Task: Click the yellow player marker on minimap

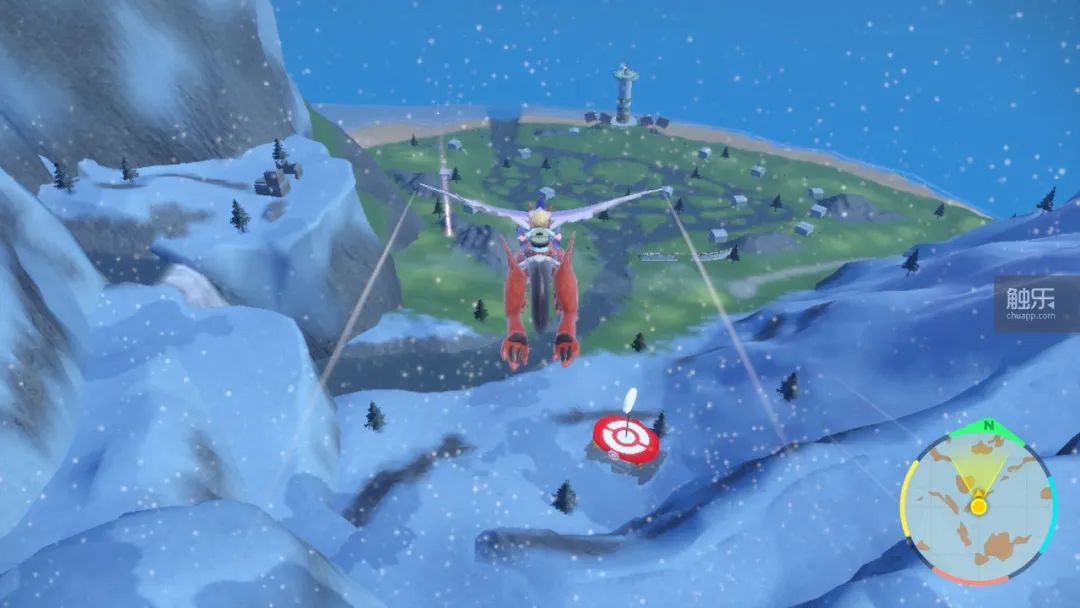Action: coord(978,506)
